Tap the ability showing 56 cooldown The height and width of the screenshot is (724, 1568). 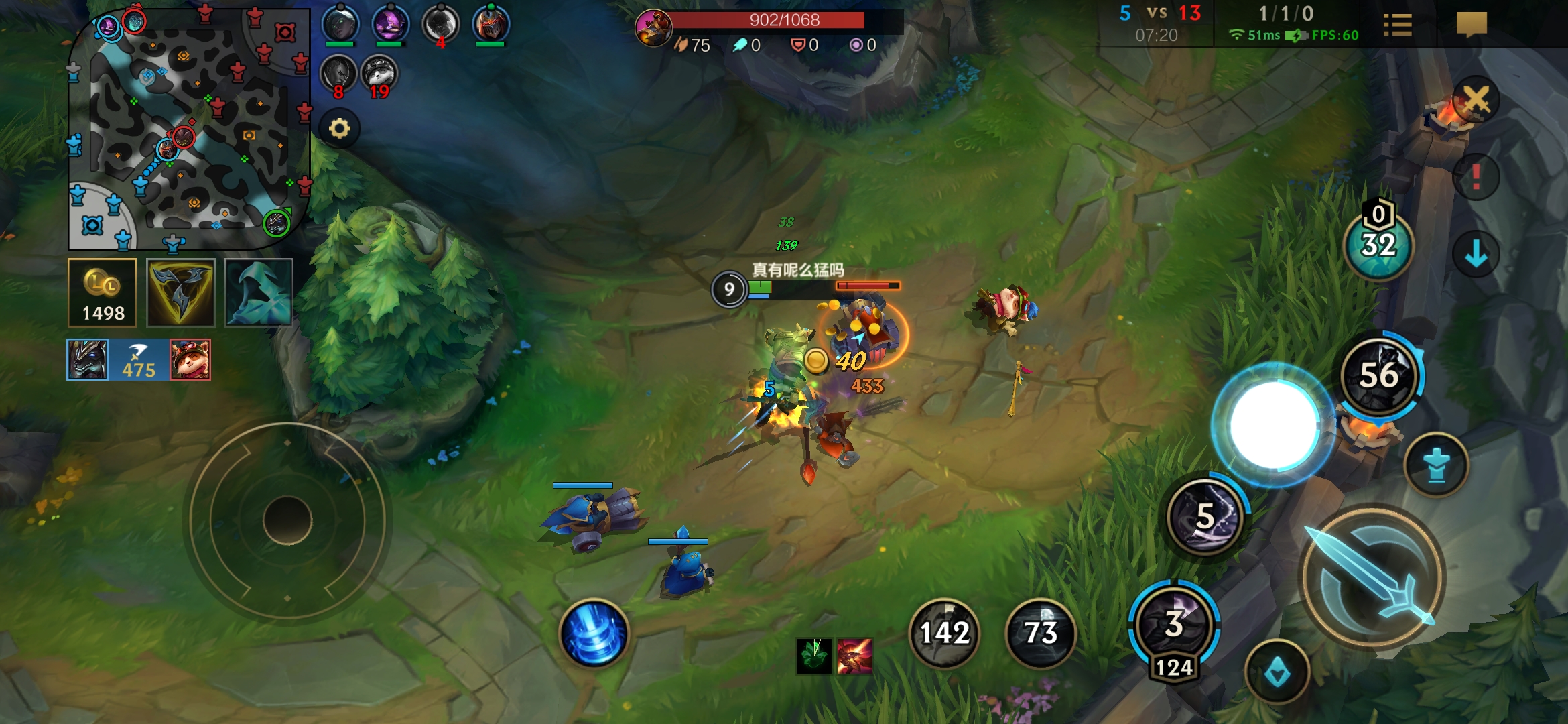[x=1380, y=375]
